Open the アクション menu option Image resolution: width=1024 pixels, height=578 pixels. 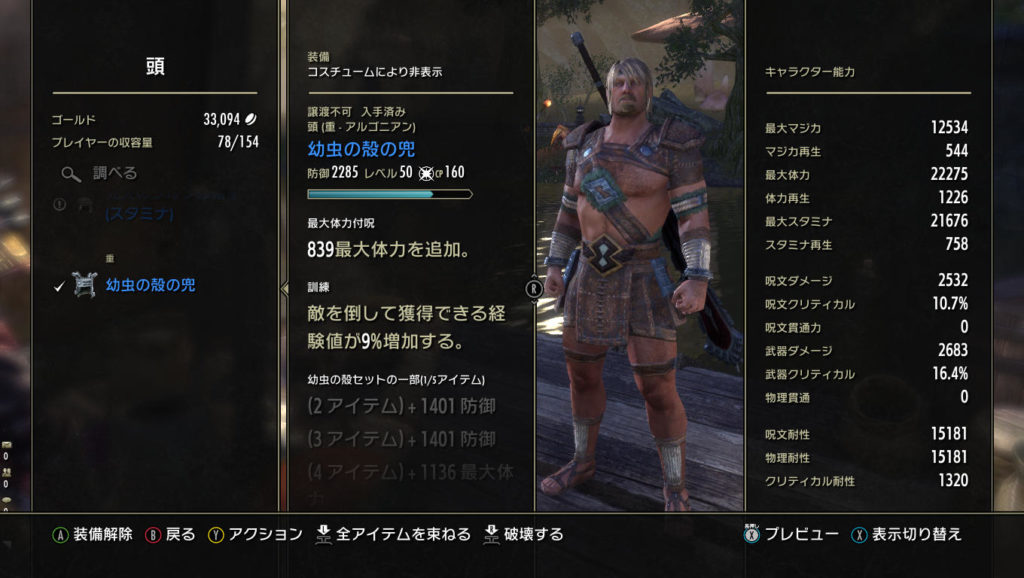click(265, 534)
